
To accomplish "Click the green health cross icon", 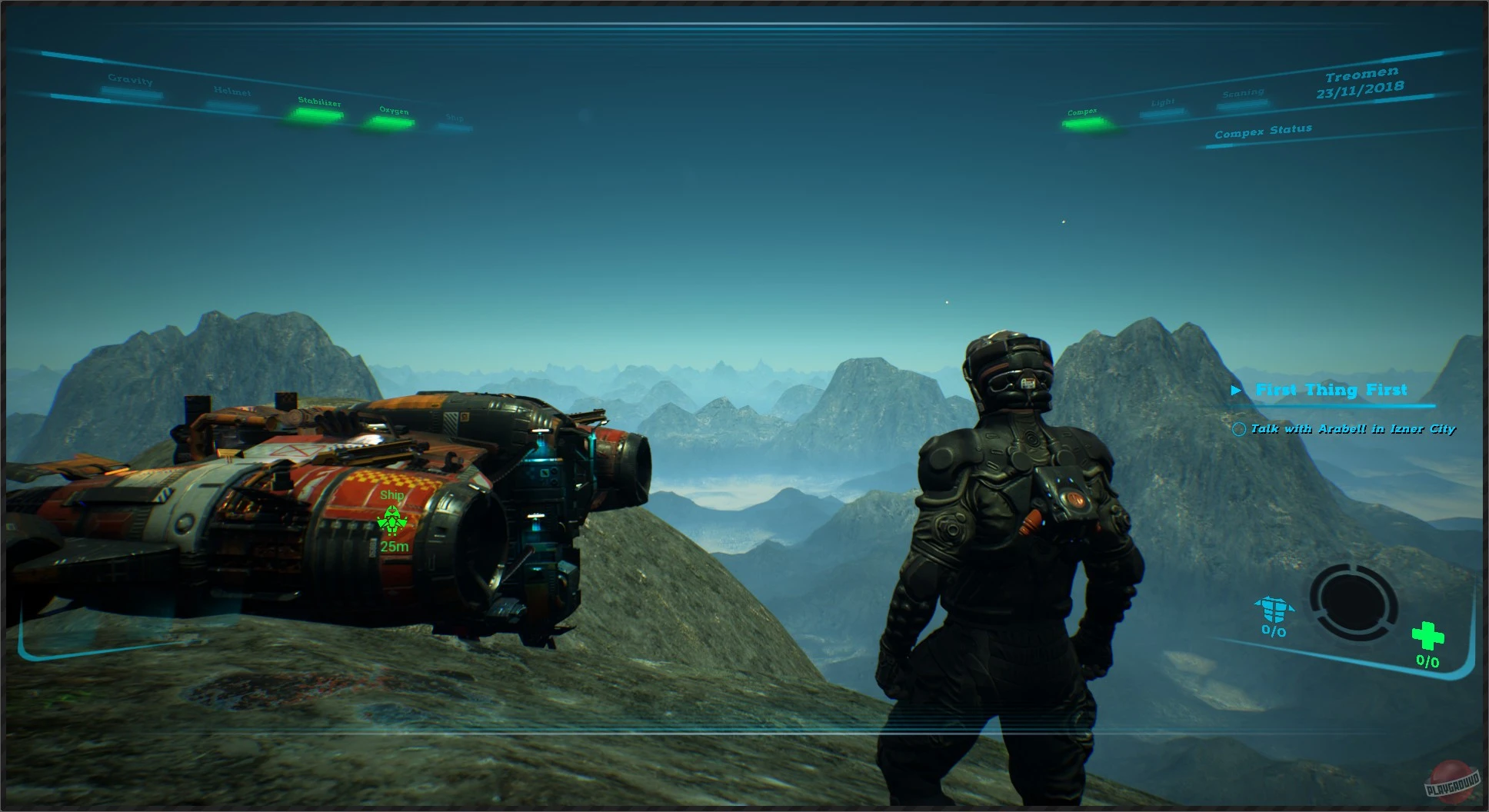I will [x=1428, y=636].
